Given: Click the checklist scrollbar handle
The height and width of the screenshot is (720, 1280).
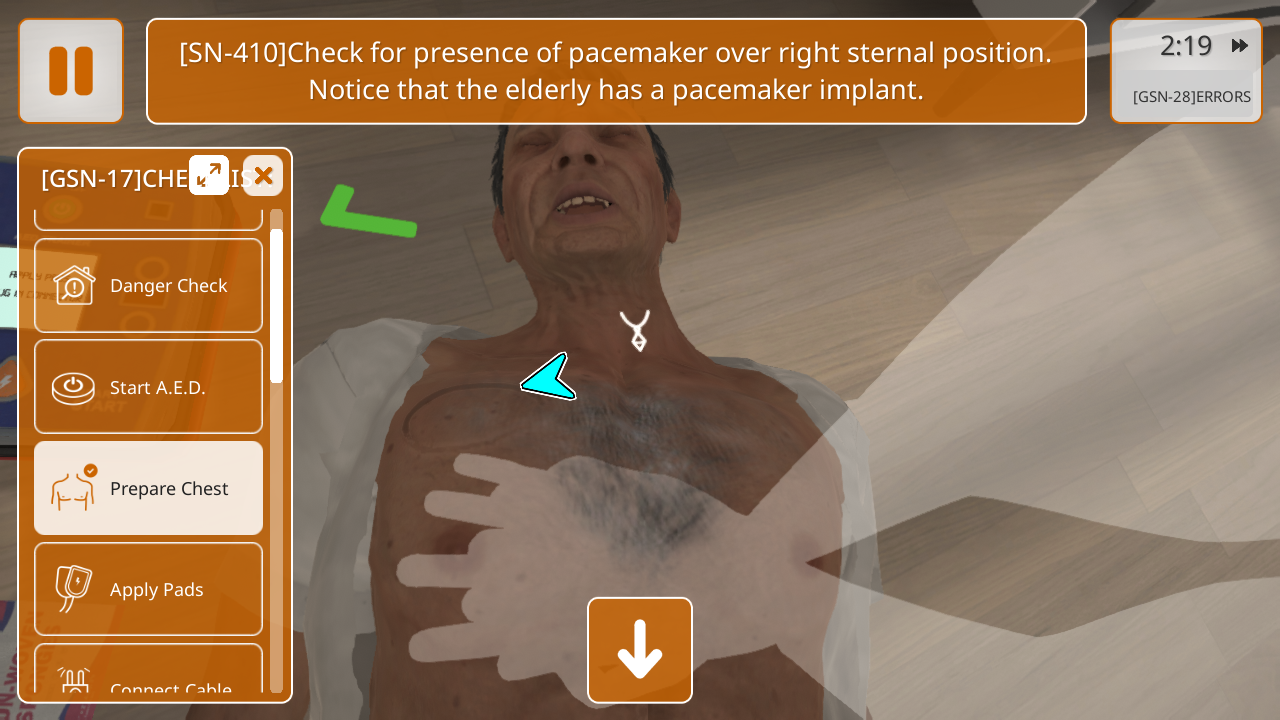Looking at the screenshot, I should (276, 305).
